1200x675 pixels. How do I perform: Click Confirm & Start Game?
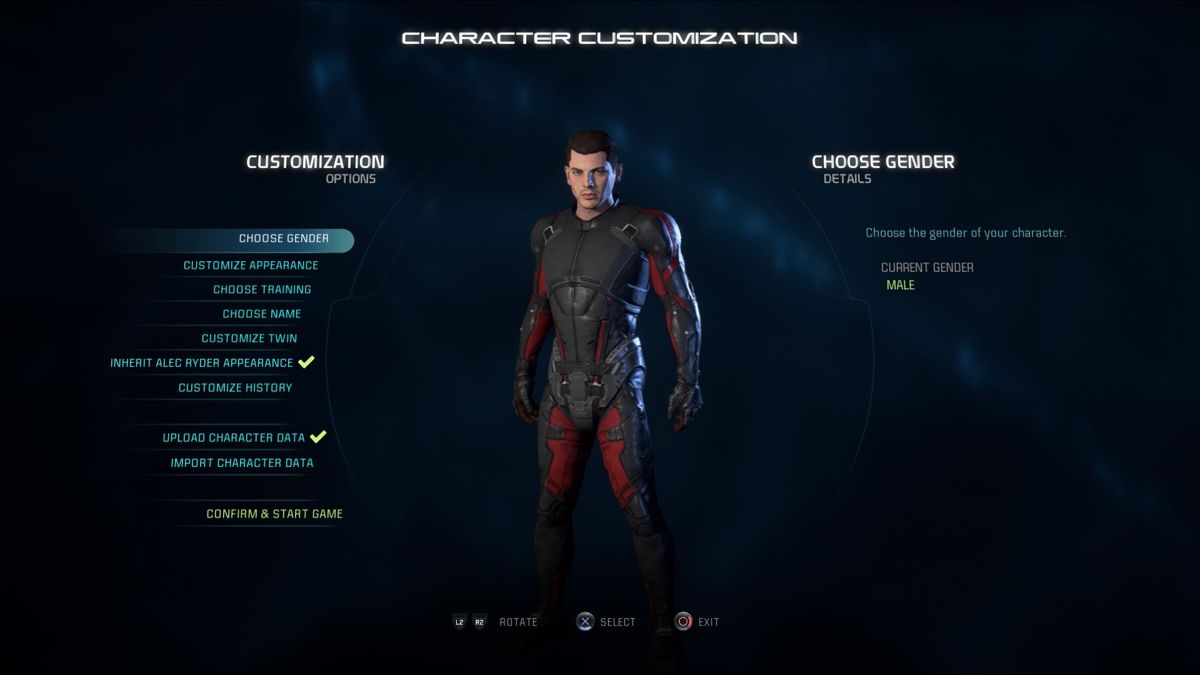(x=274, y=514)
